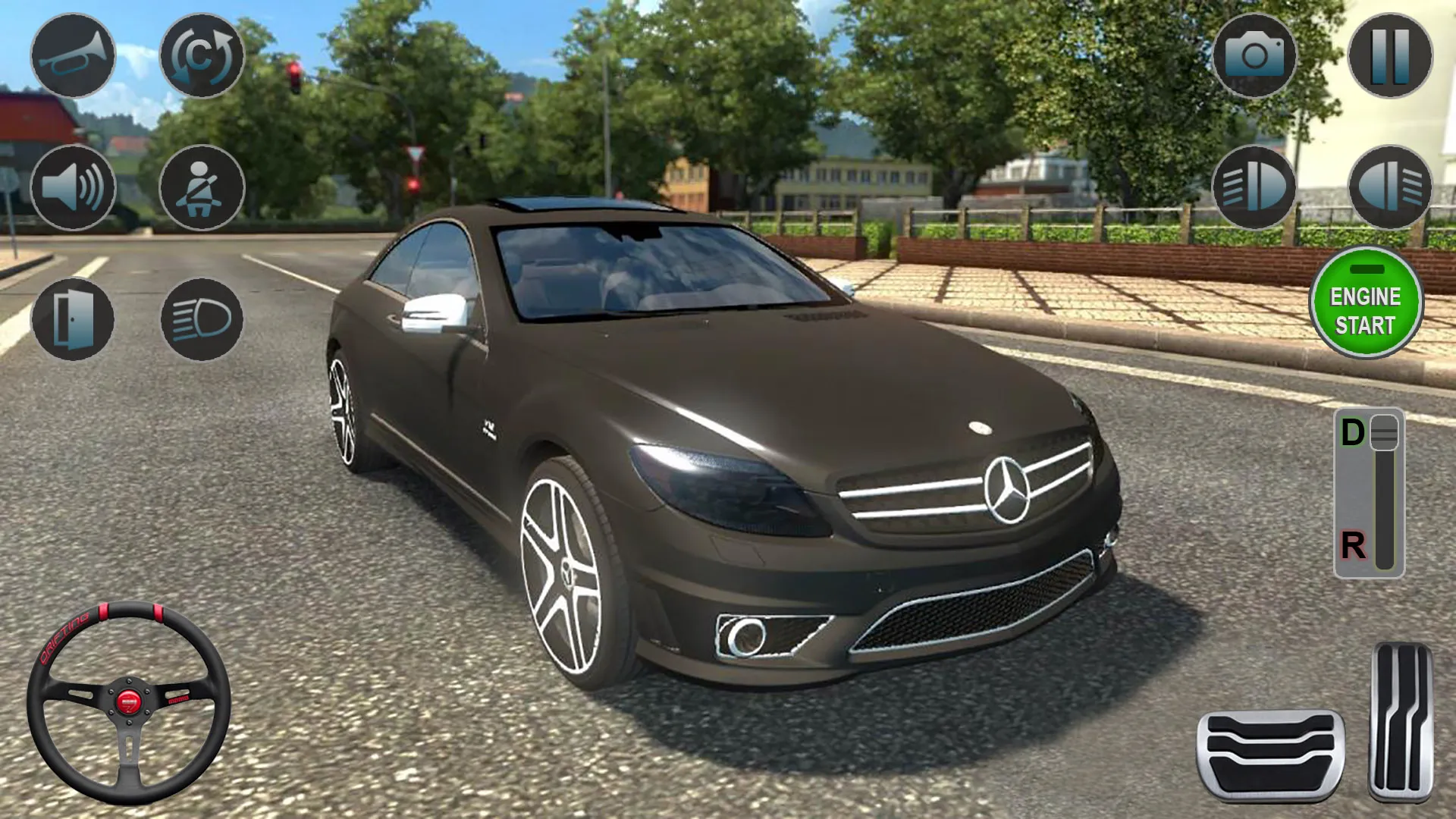Switch the seatbelt off

201,186
